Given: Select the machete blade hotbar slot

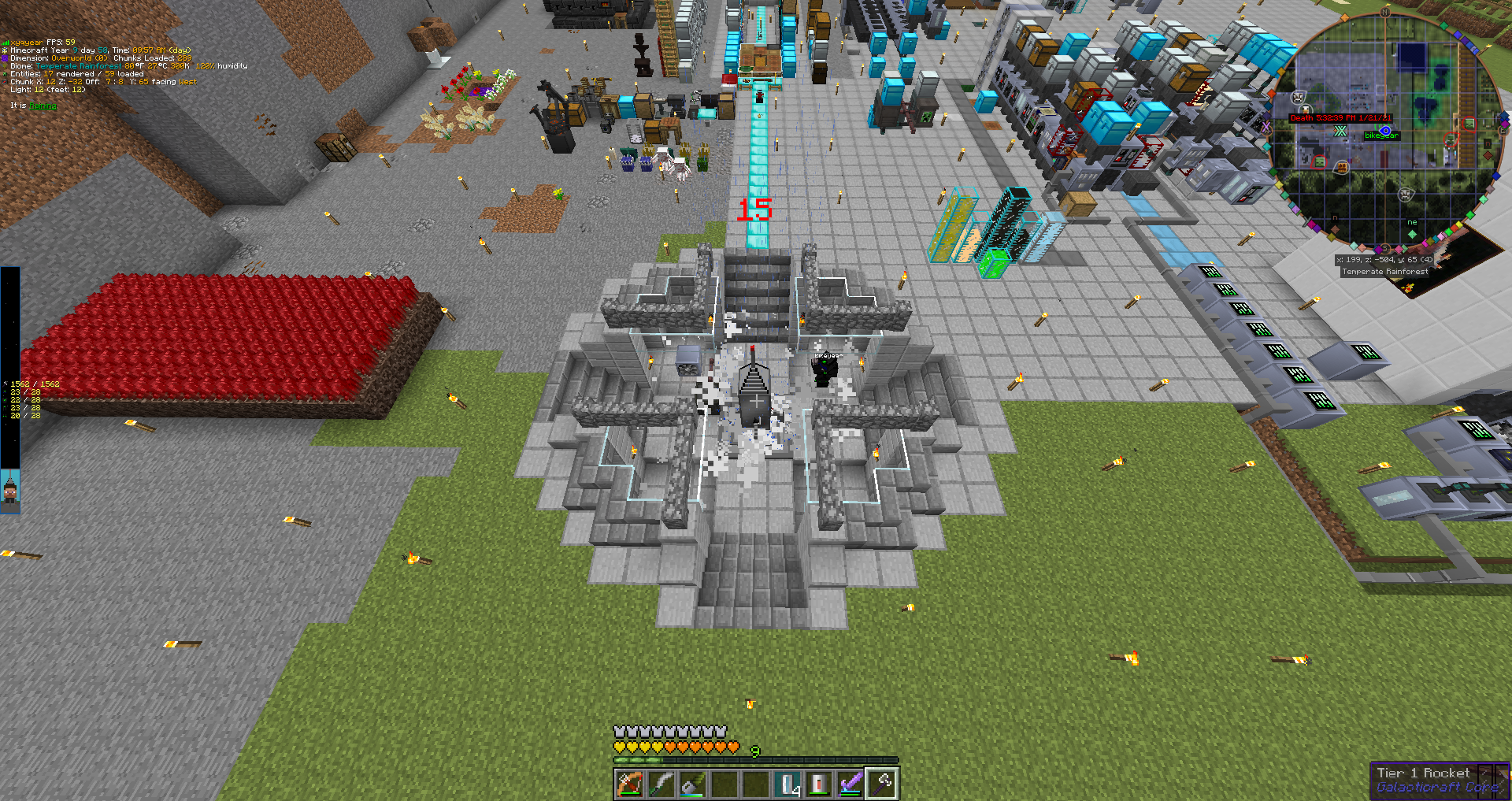Looking at the screenshot, I should pyautogui.click(x=661, y=784).
